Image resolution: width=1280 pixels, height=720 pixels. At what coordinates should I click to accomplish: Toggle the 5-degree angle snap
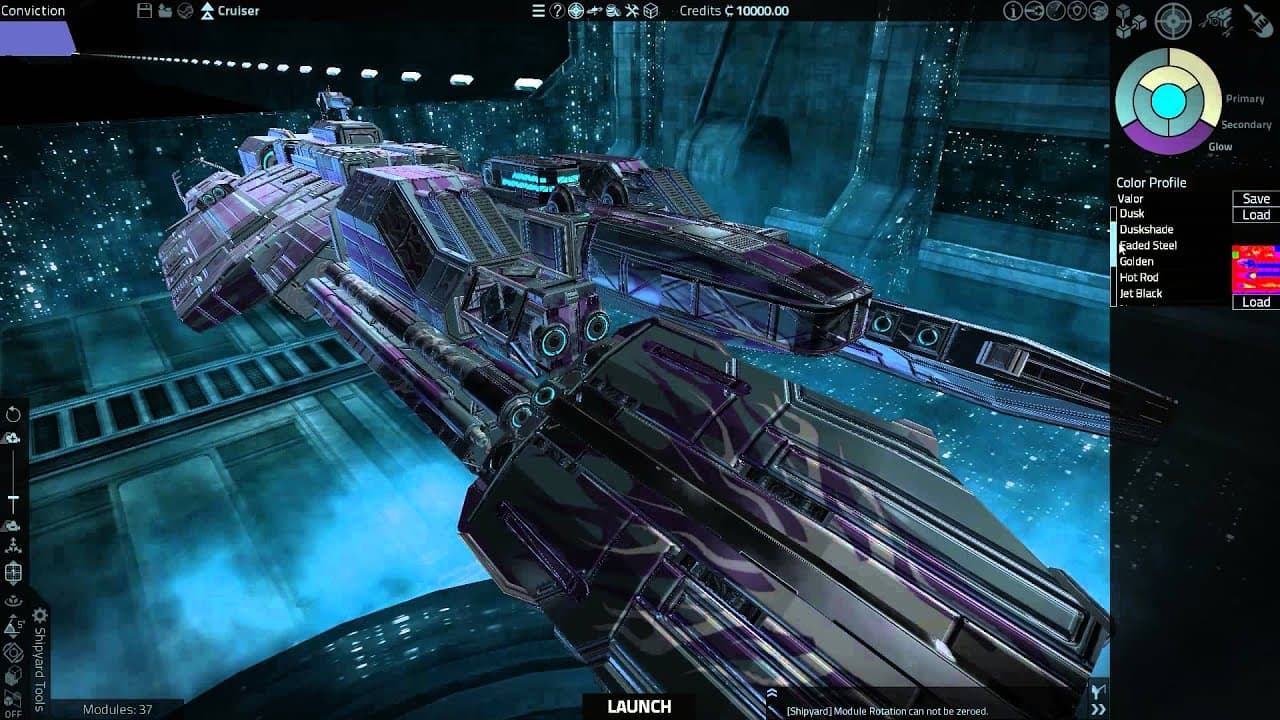(x=14, y=625)
